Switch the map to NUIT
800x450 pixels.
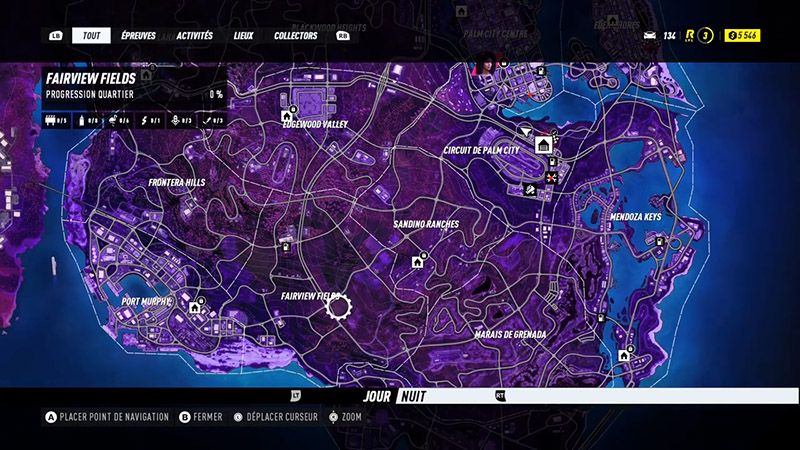coord(413,396)
